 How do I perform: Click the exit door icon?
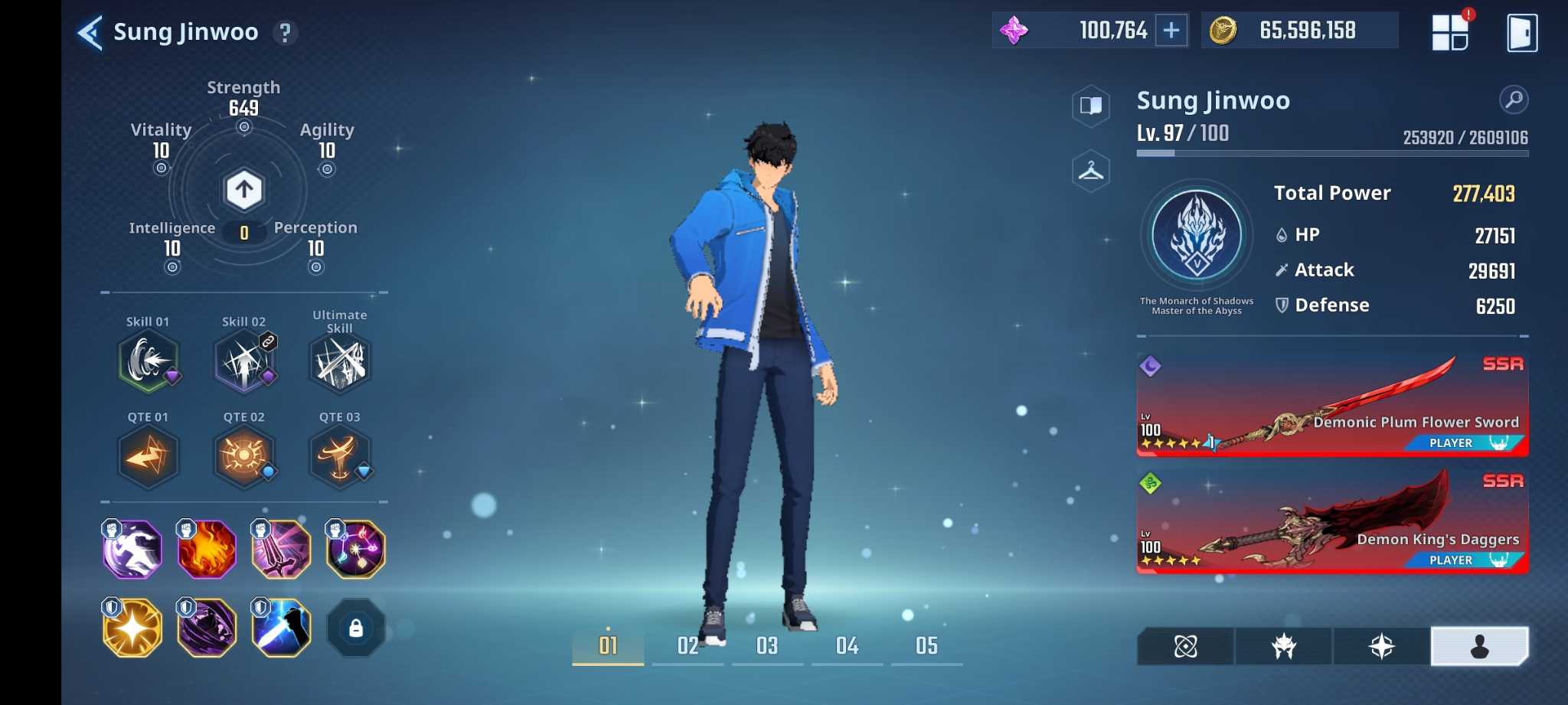pyautogui.click(x=1521, y=33)
